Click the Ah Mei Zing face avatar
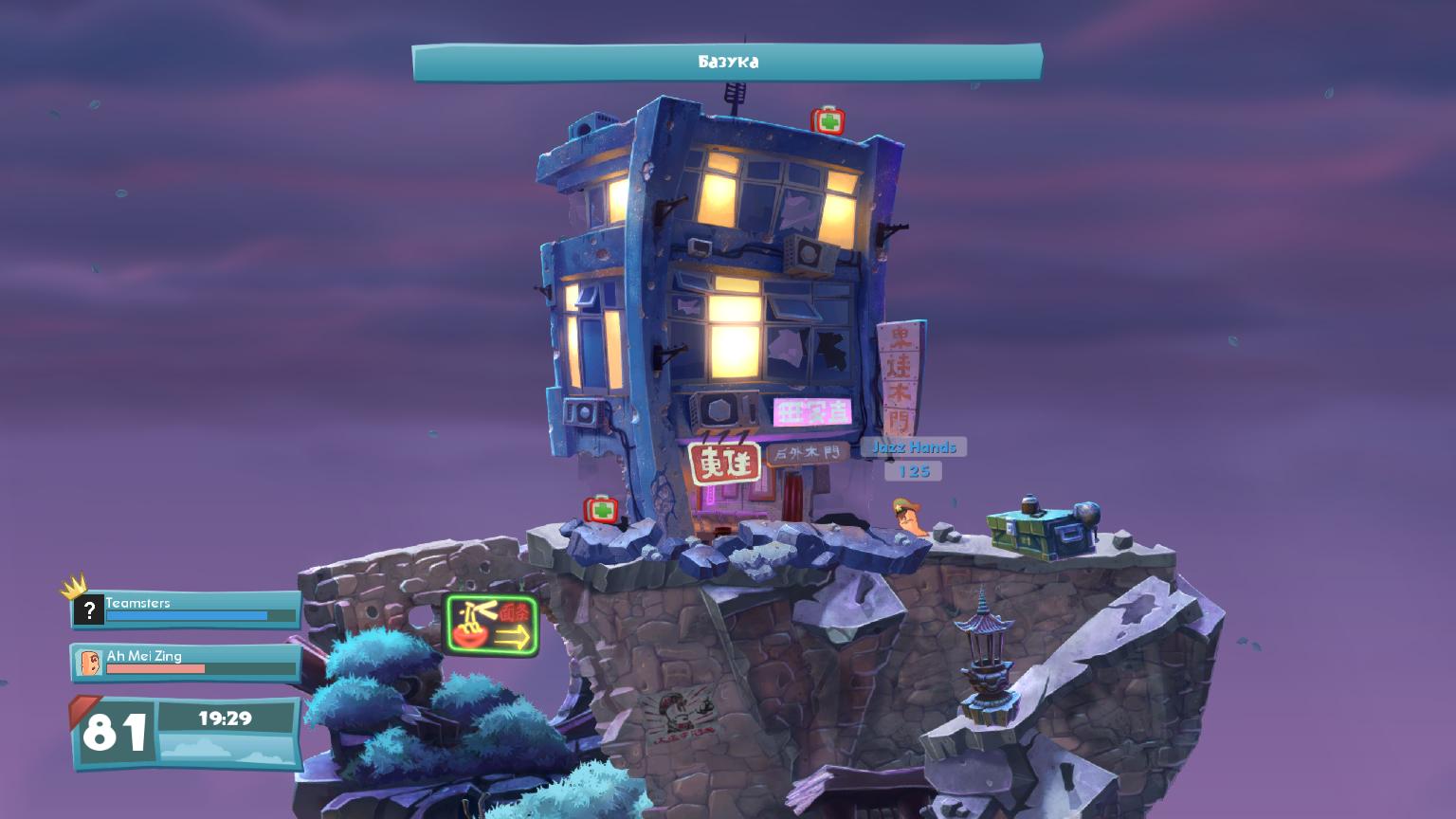 tap(89, 663)
